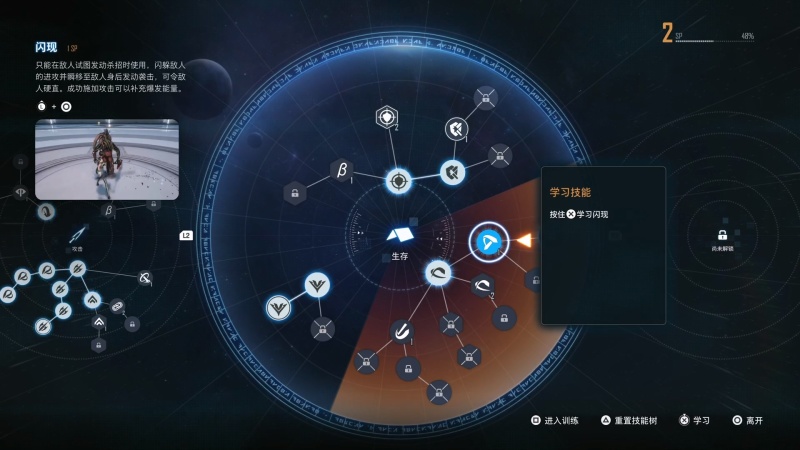
Task: Select the highlighted 闪现 skill node
Action: tap(489, 240)
